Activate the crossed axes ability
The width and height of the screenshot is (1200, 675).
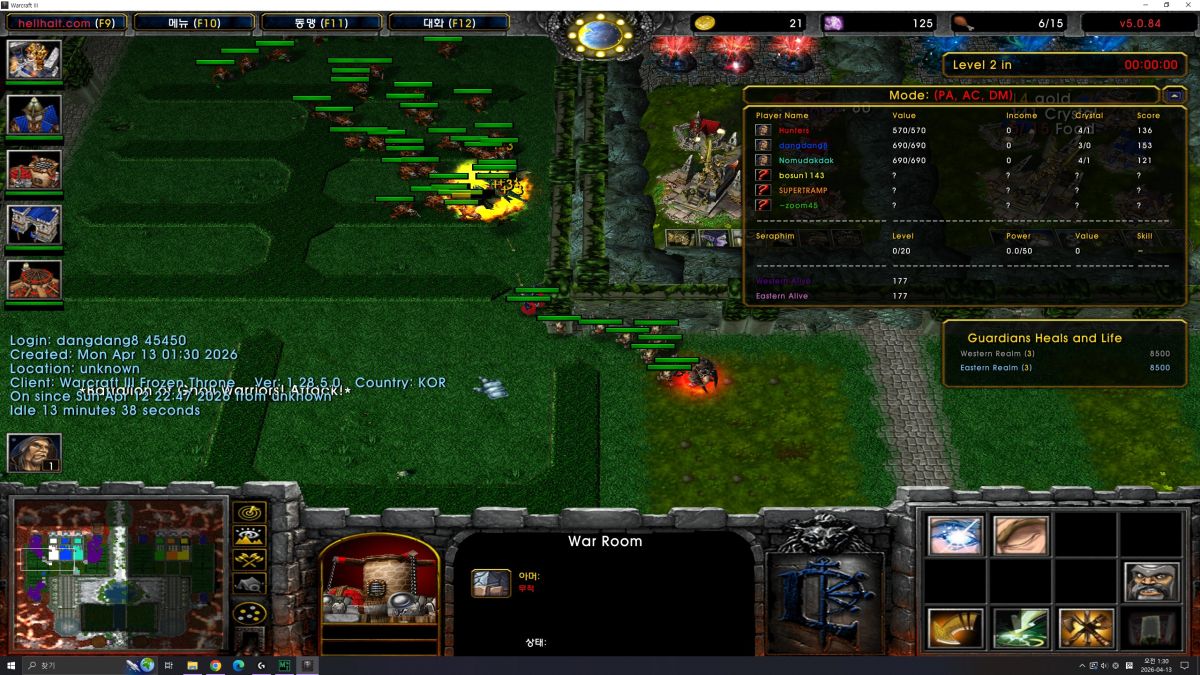click(1085, 628)
